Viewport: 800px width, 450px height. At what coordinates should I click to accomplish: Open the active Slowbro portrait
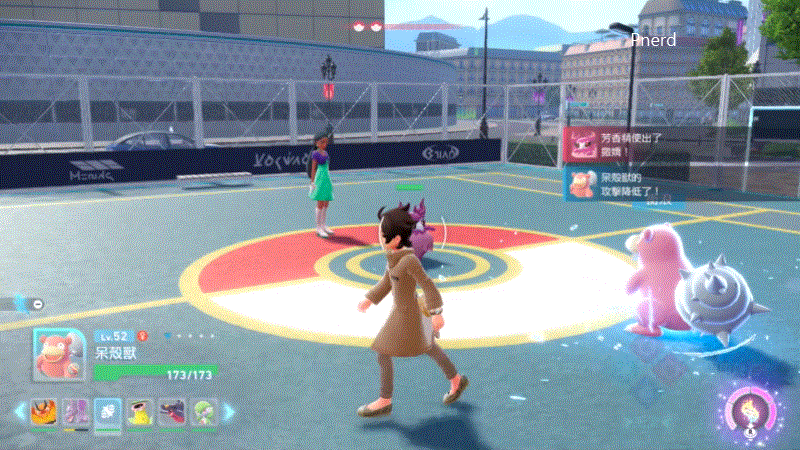(60, 354)
